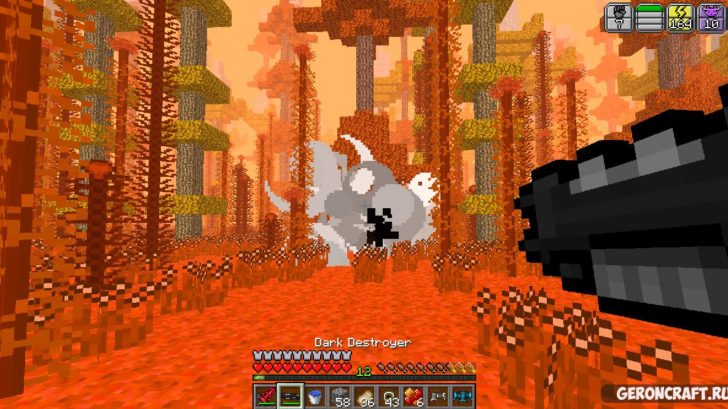Select the red item stack of 6

click(412, 396)
